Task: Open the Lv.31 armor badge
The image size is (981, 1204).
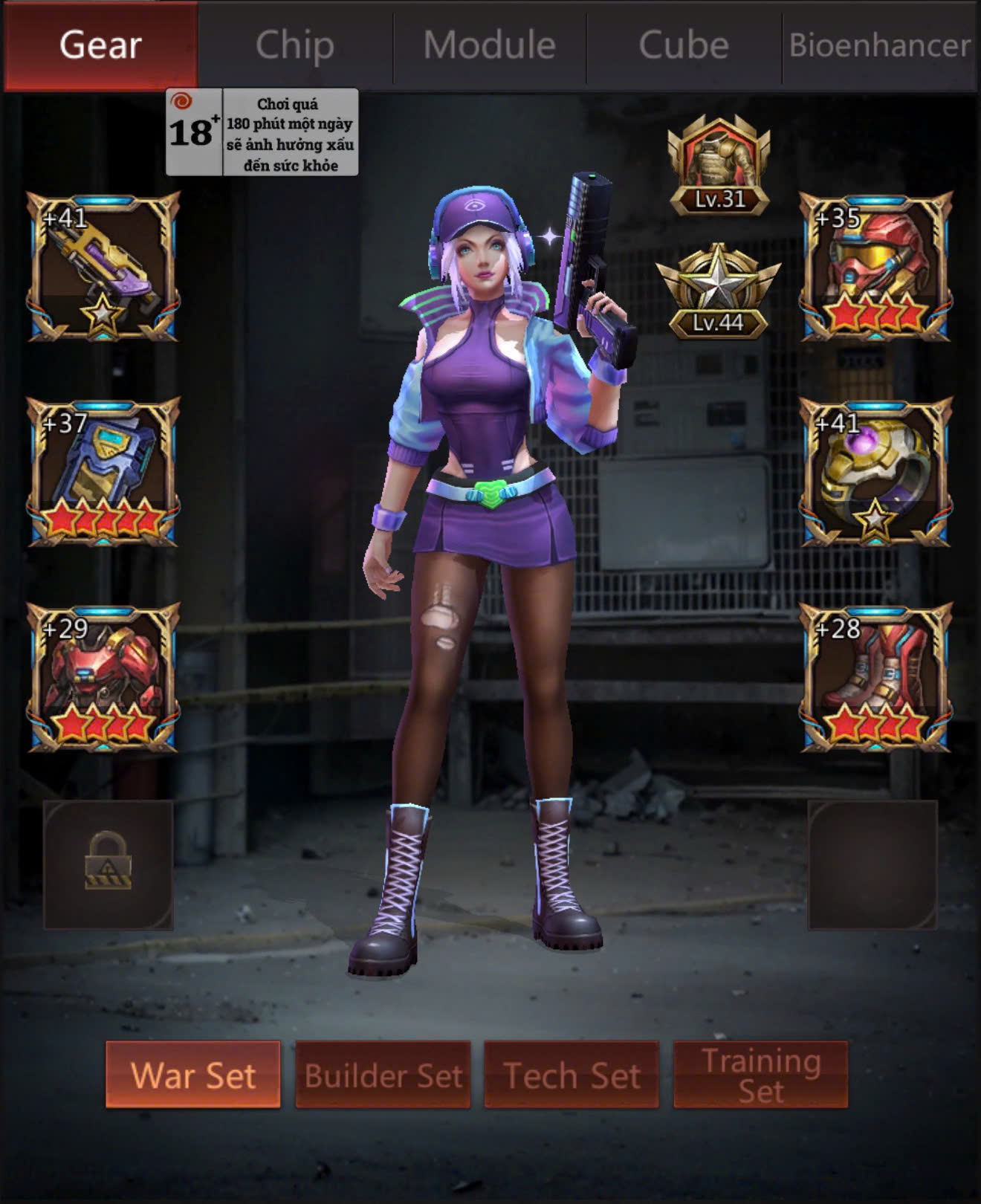Action: pyautogui.click(x=719, y=165)
